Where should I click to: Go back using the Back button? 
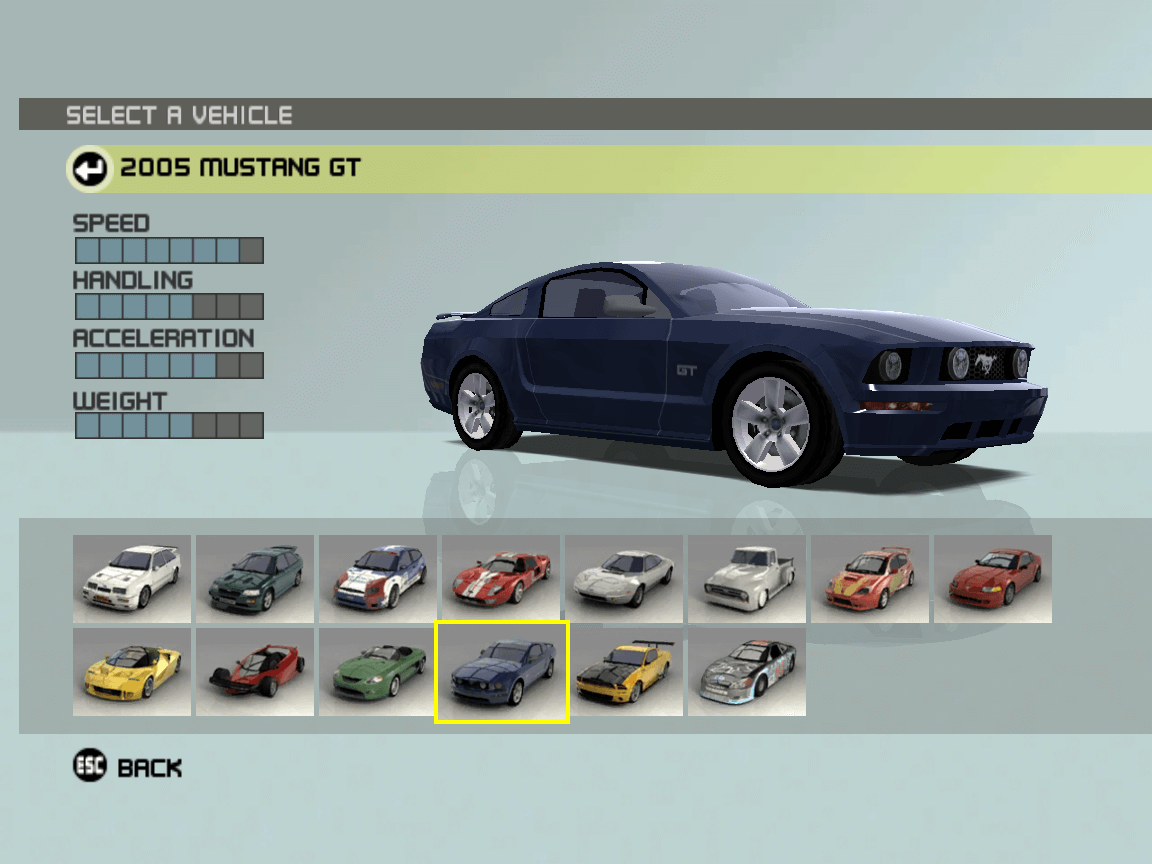[x=128, y=767]
